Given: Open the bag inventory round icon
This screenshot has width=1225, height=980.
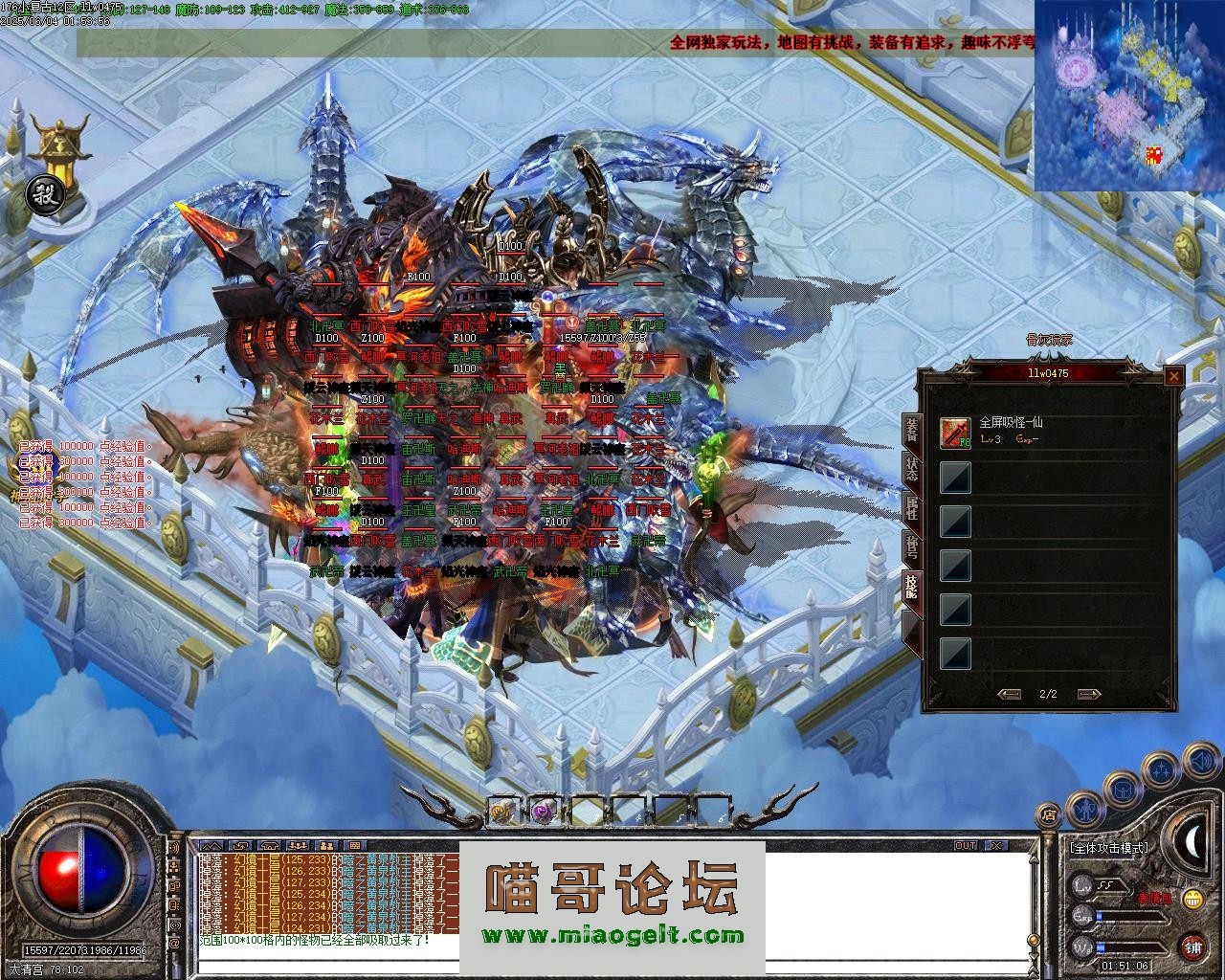Looking at the screenshot, I should [1121, 790].
